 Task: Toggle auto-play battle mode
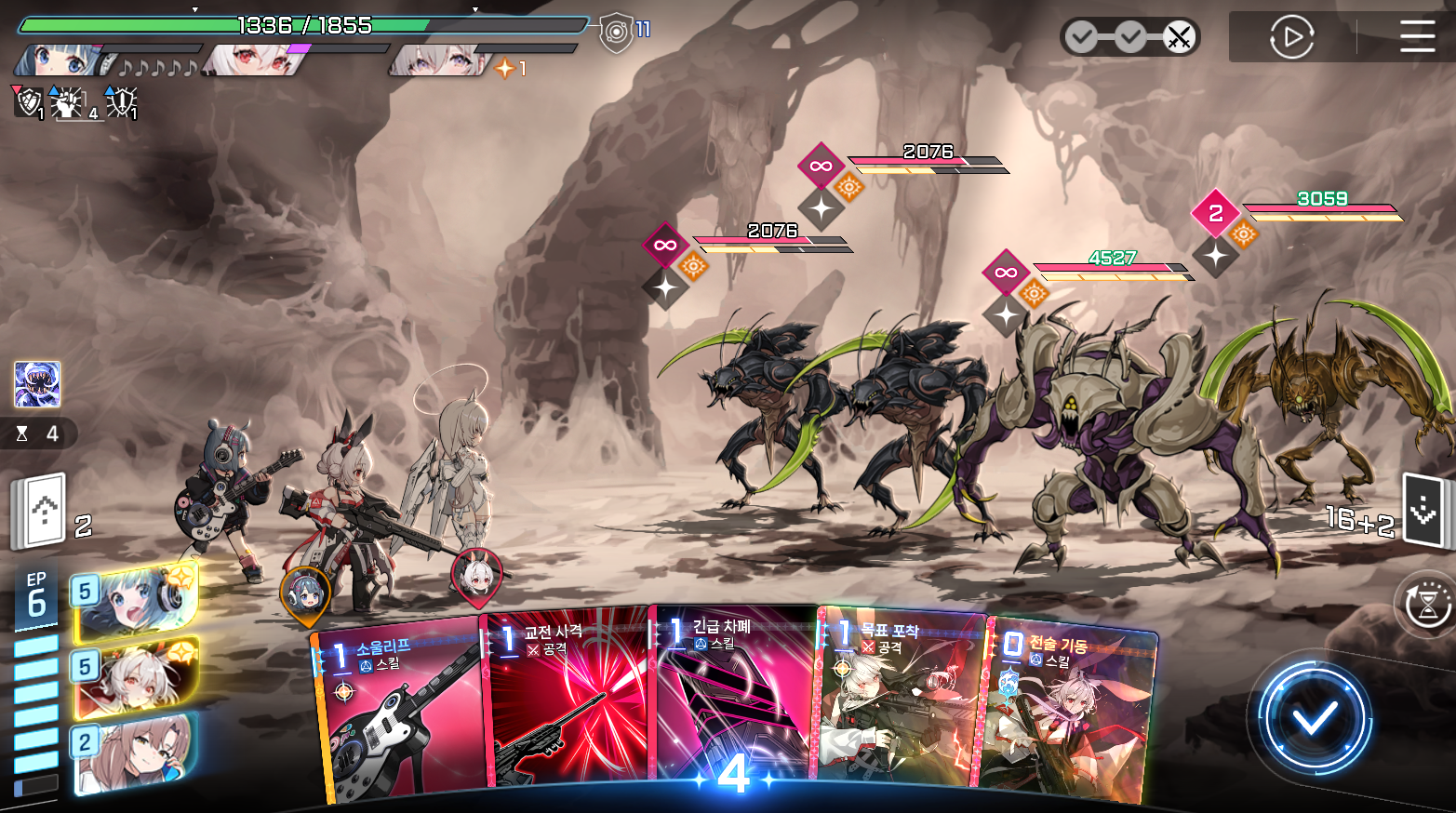tap(1291, 37)
